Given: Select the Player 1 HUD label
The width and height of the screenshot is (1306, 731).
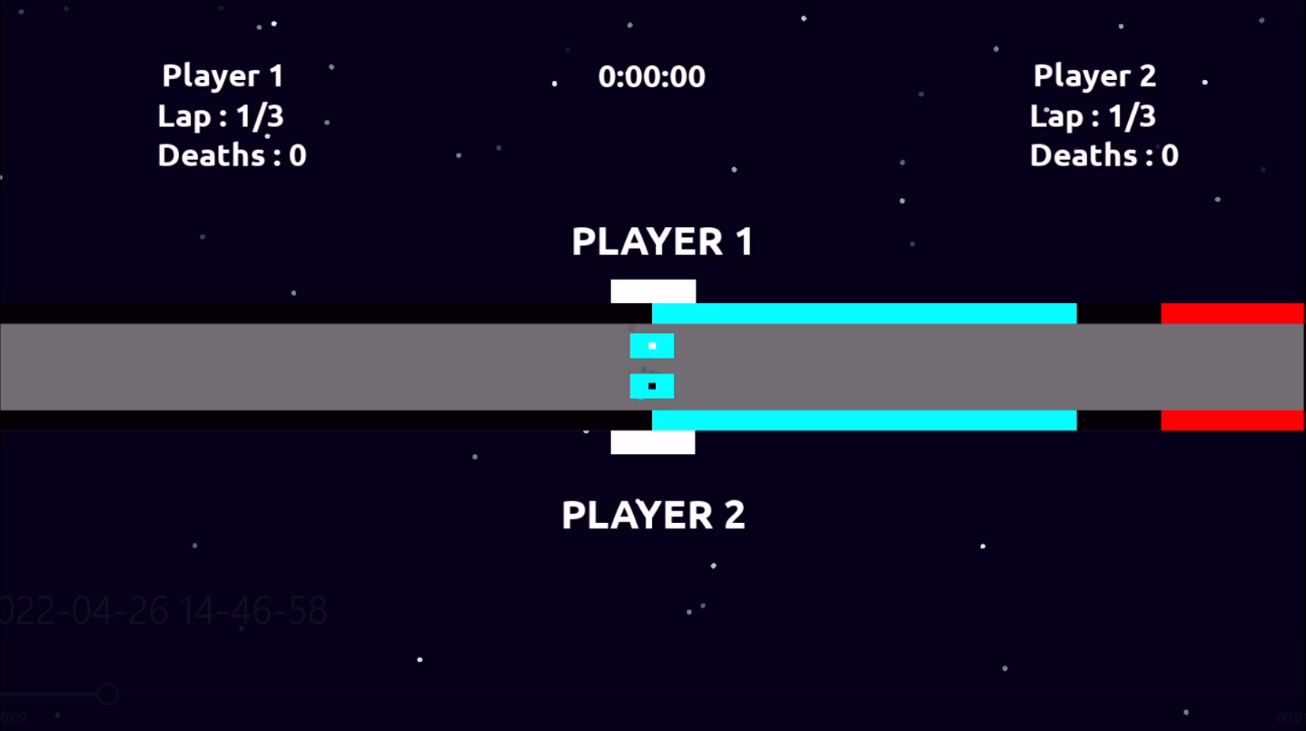Looking at the screenshot, I should [x=221, y=75].
